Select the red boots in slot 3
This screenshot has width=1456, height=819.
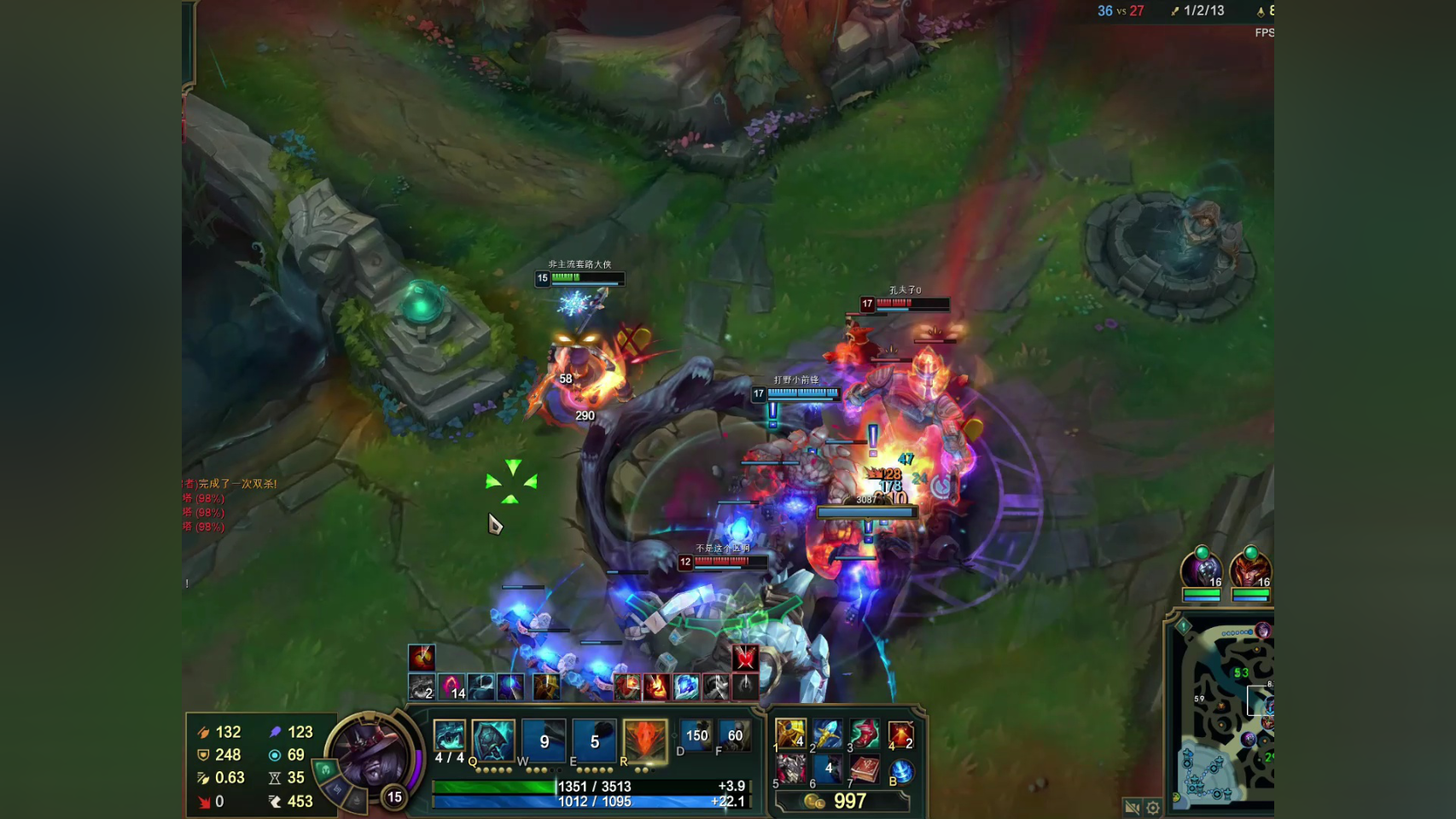click(864, 734)
